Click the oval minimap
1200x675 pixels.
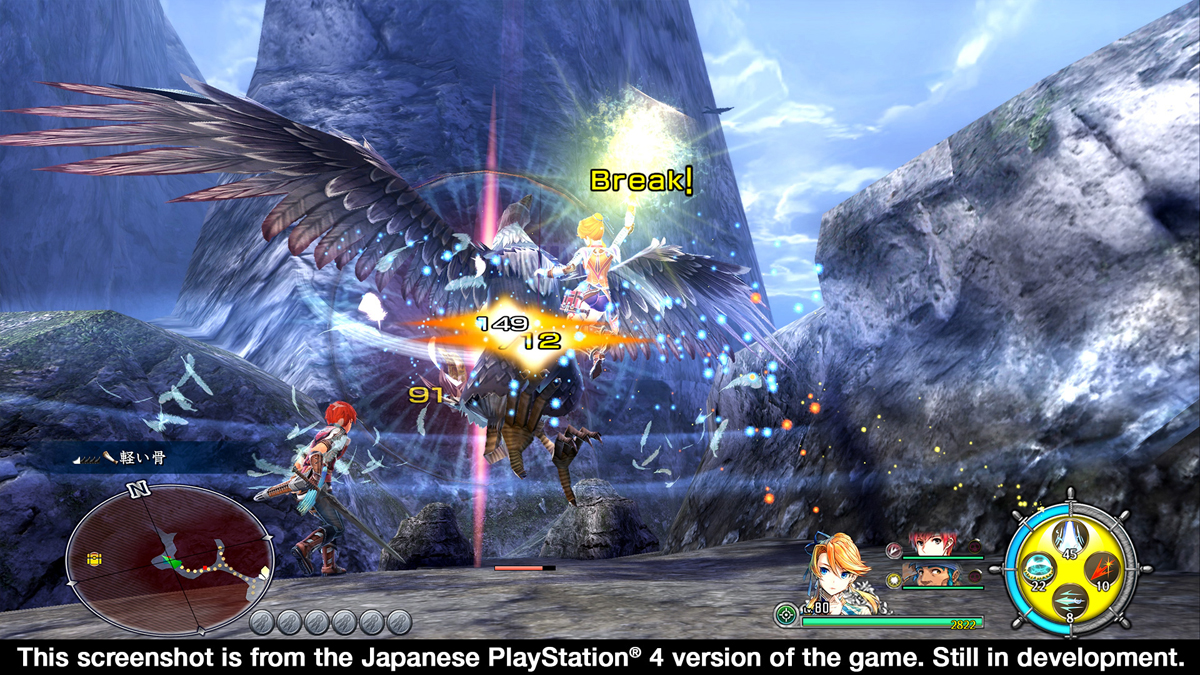(x=168, y=559)
